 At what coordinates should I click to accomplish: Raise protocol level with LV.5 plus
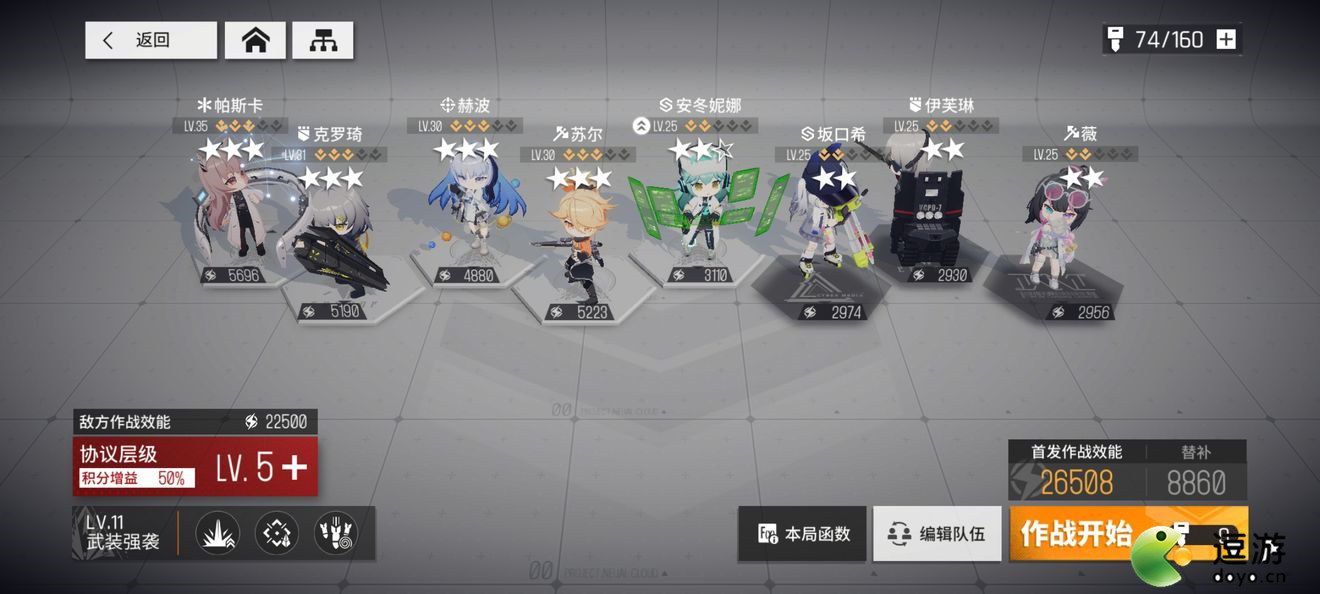[x=294, y=467]
